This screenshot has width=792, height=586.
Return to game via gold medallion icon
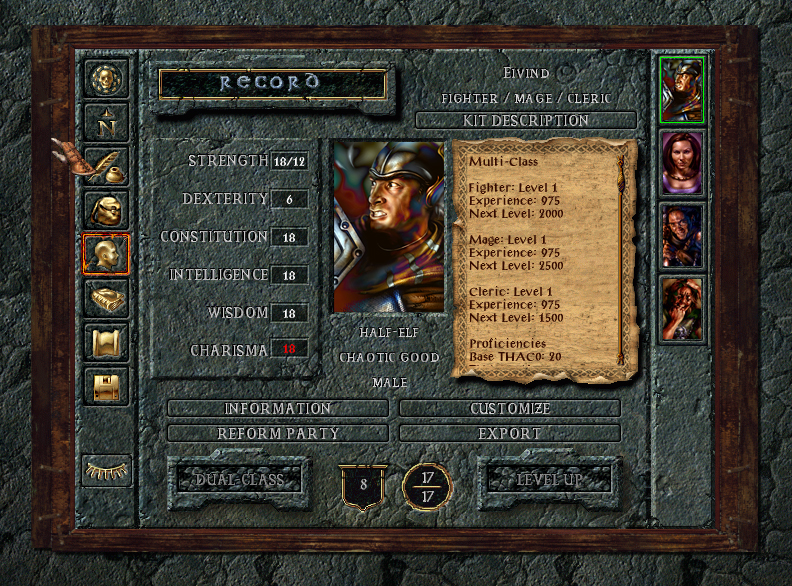point(106,78)
